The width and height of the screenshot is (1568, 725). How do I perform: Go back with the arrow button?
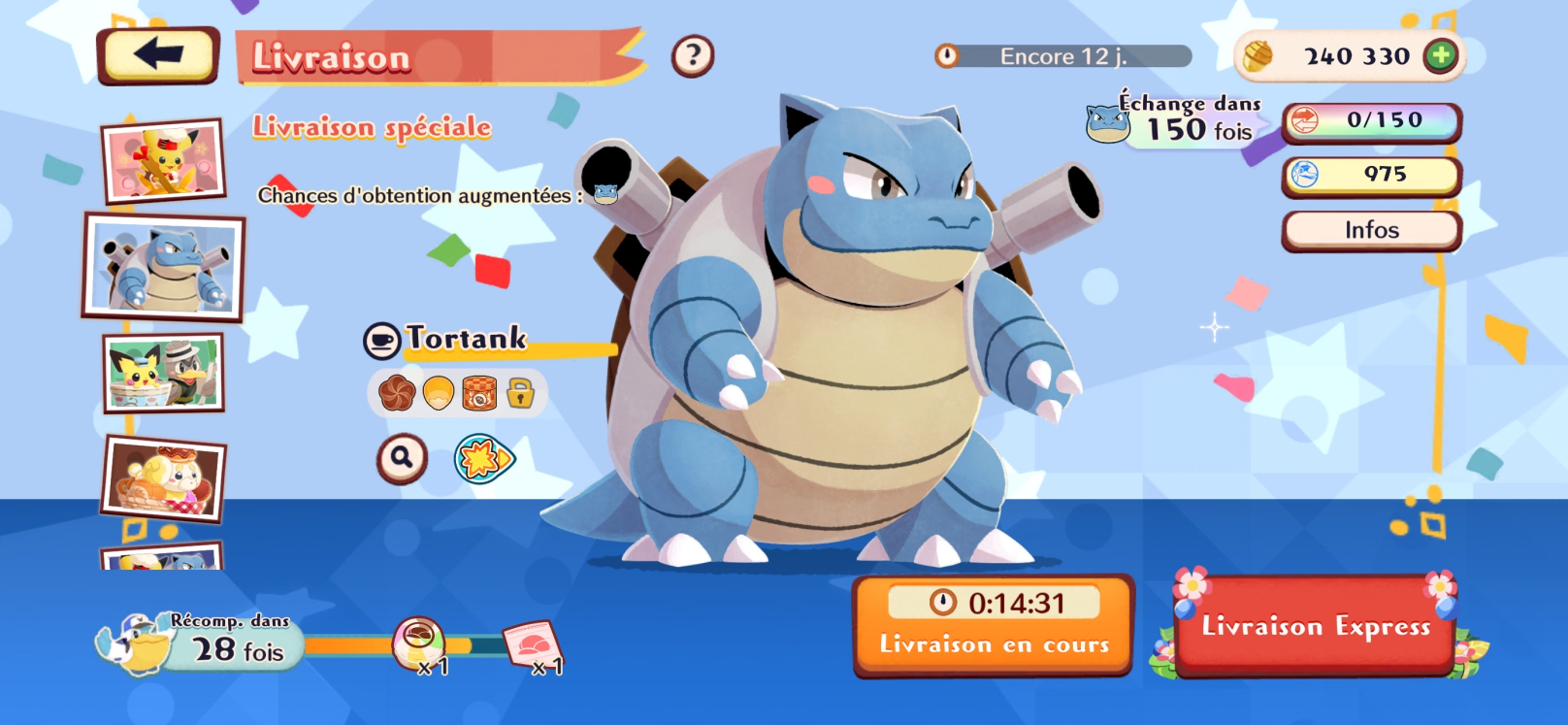click(x=158, y=54)
